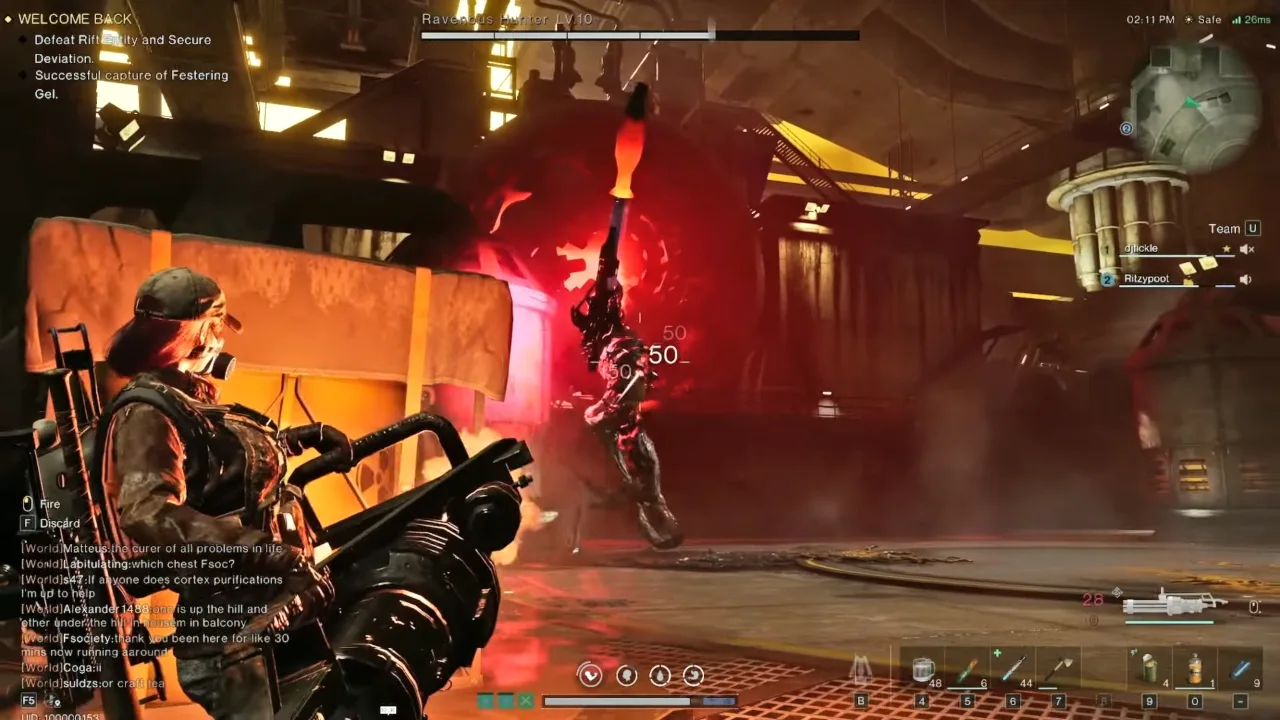Mute Ritzypoot's voice speaker icon
1280x720 pixels.
(1245, 280)
